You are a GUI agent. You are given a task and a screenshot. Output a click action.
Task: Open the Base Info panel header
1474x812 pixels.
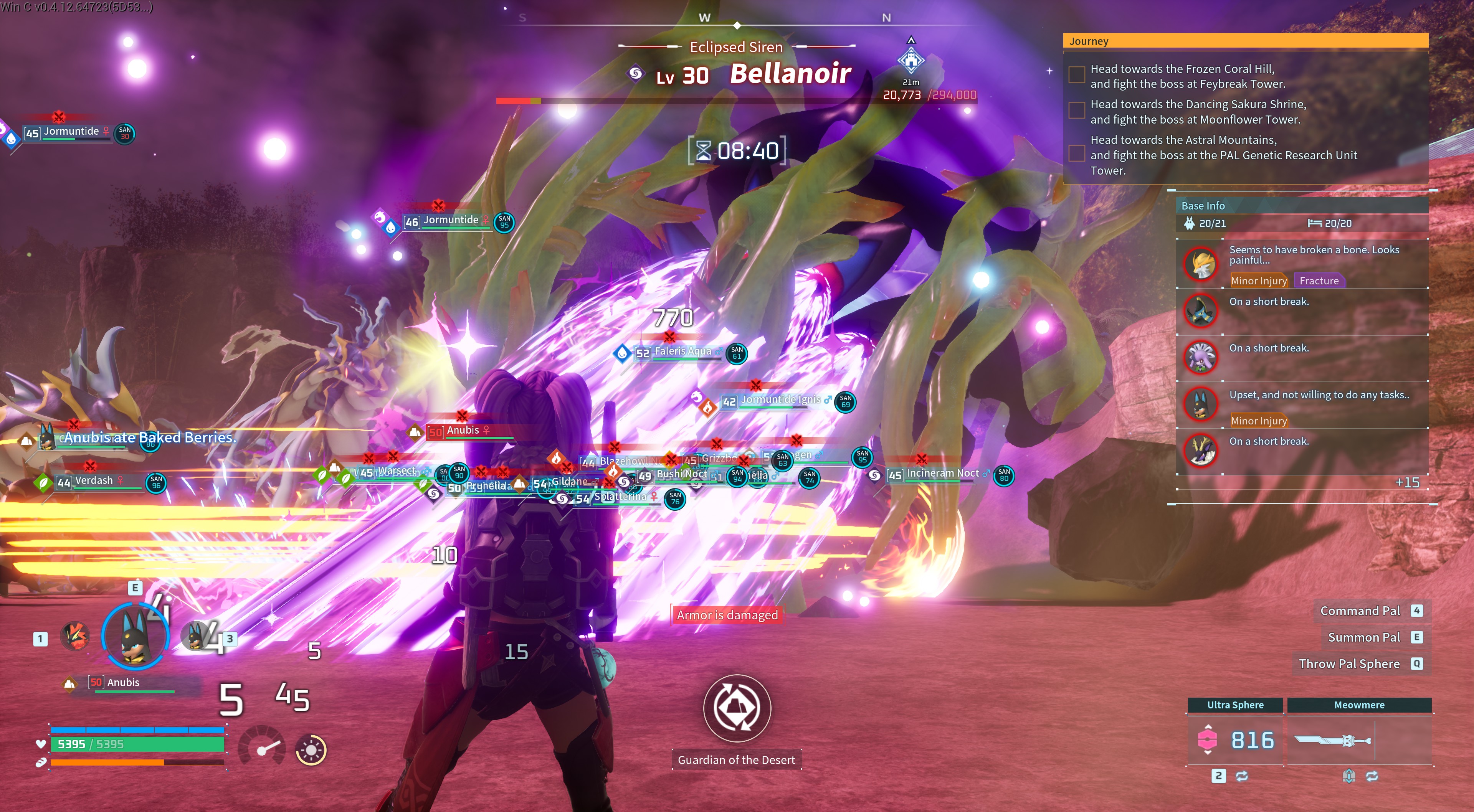(x=1302, y=205)
